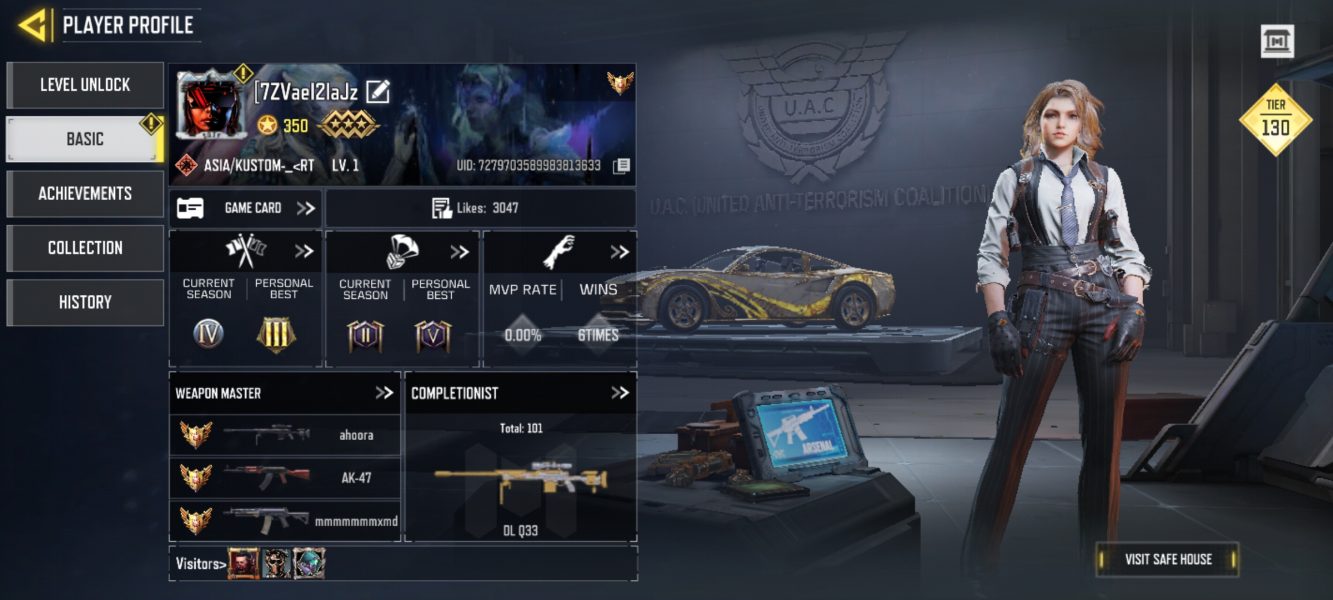Go back using the yellow arrow button
This screenshot has width=1333, height=600.
coord(33,25)
